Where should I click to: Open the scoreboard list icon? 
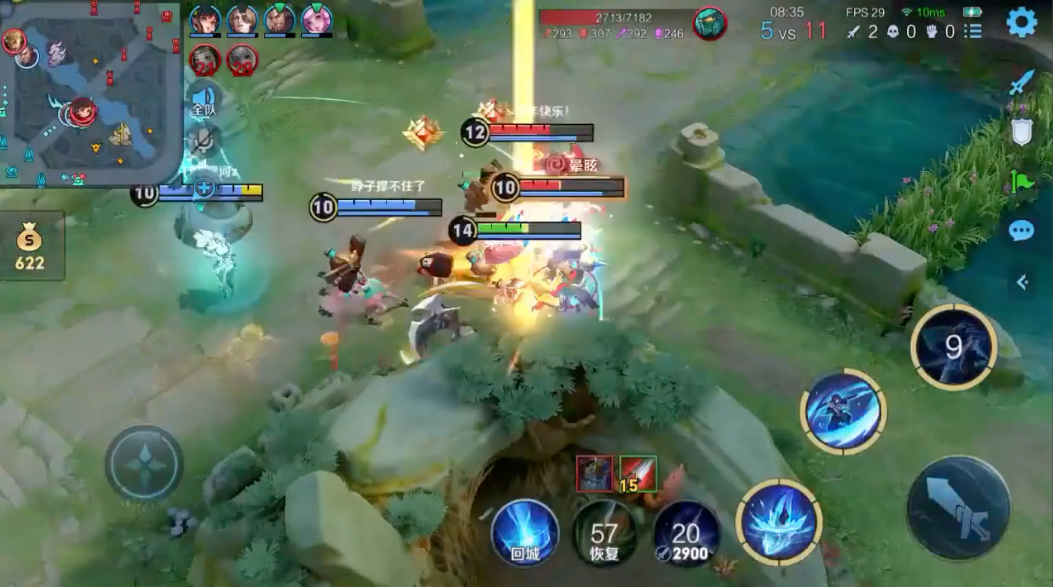point(973,32)
